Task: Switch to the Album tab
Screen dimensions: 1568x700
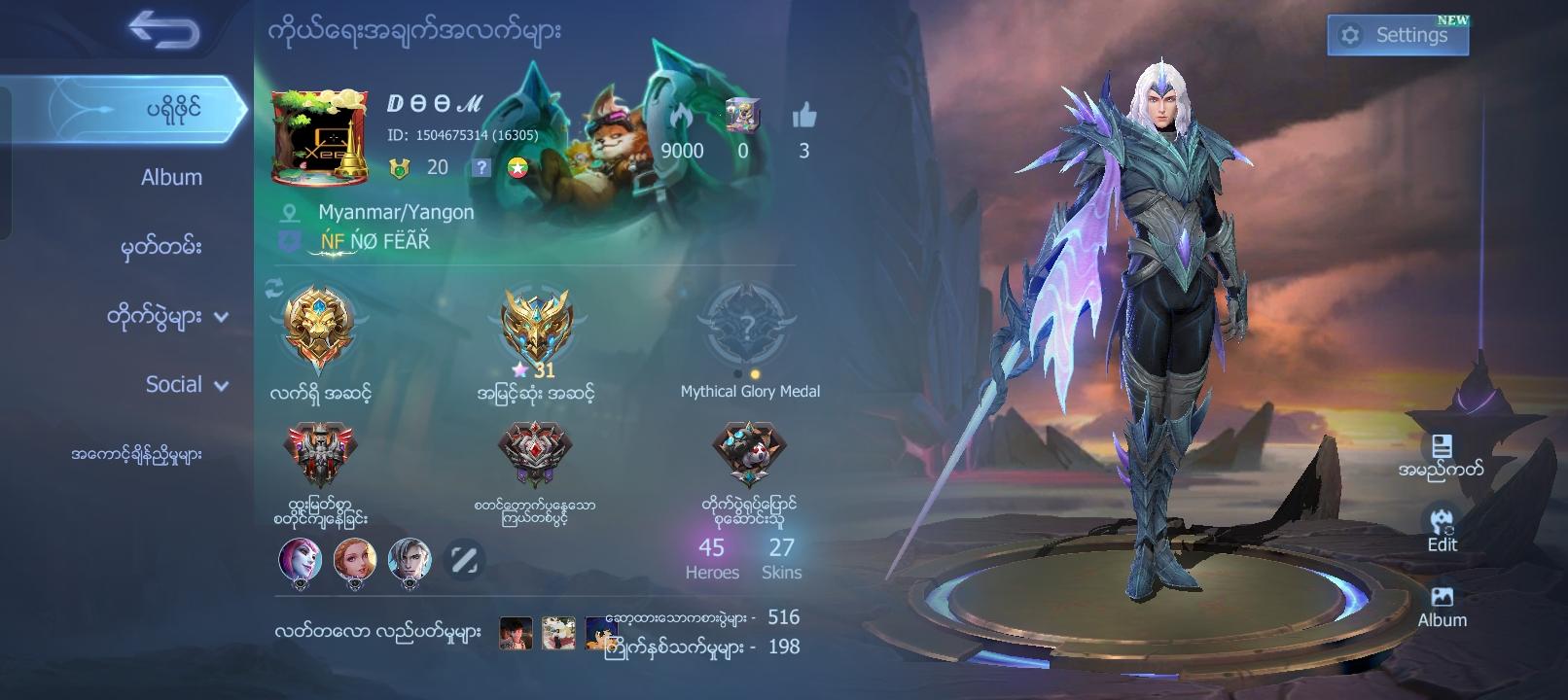Action: (170, 177)
